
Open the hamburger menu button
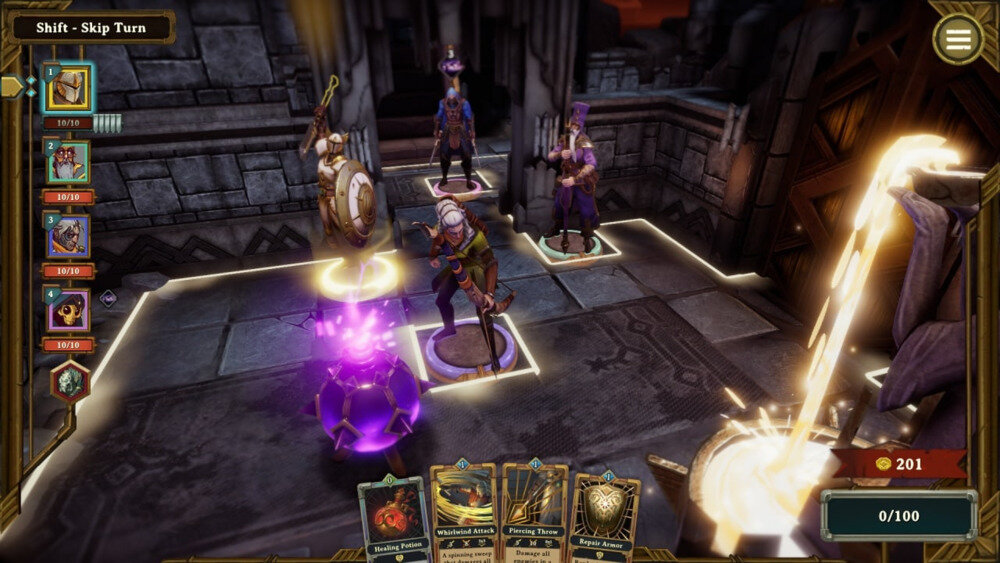[x=957, y=39]
